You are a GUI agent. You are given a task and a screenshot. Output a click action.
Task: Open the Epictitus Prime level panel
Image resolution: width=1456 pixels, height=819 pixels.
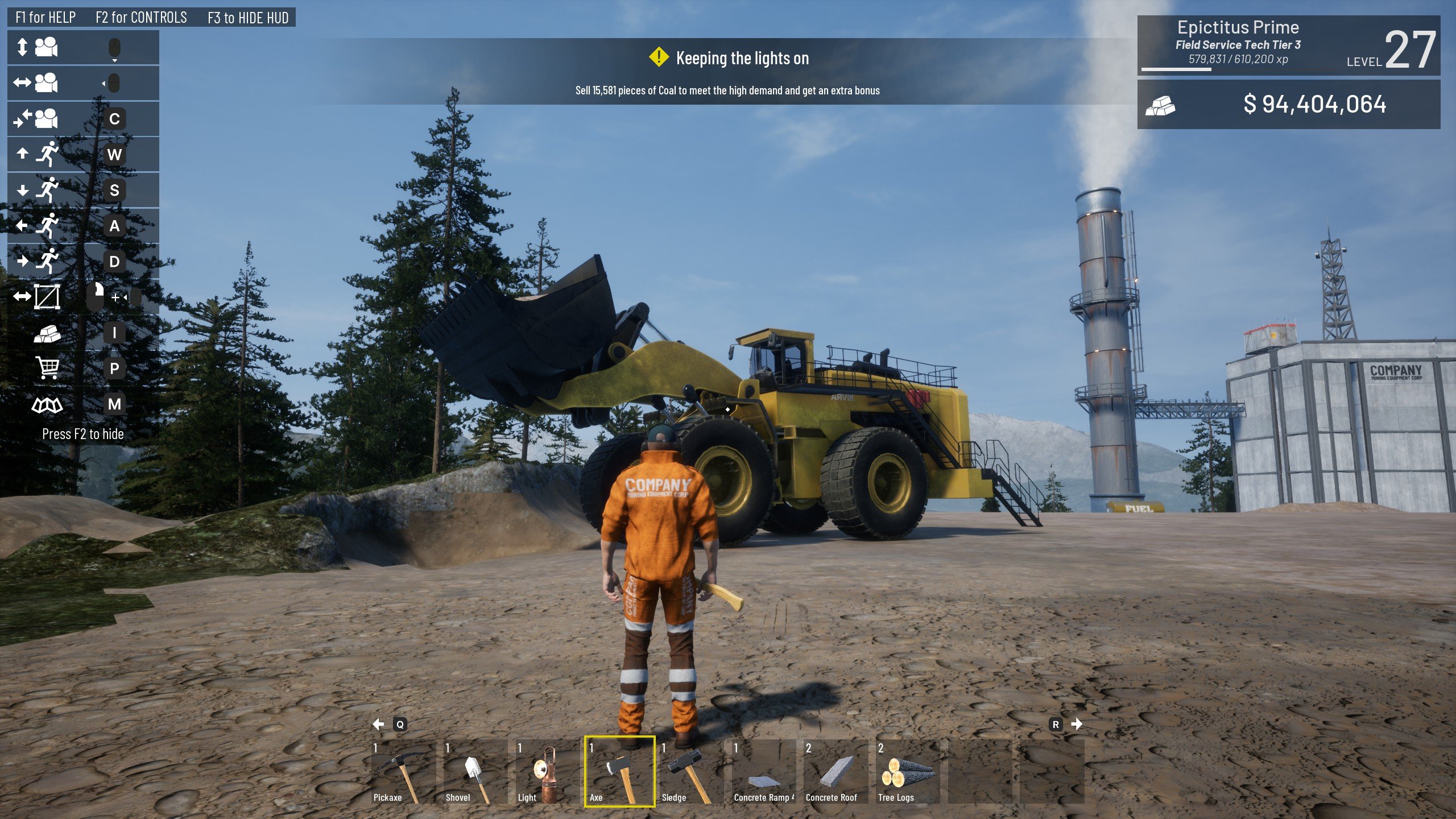coord(1288,45)
